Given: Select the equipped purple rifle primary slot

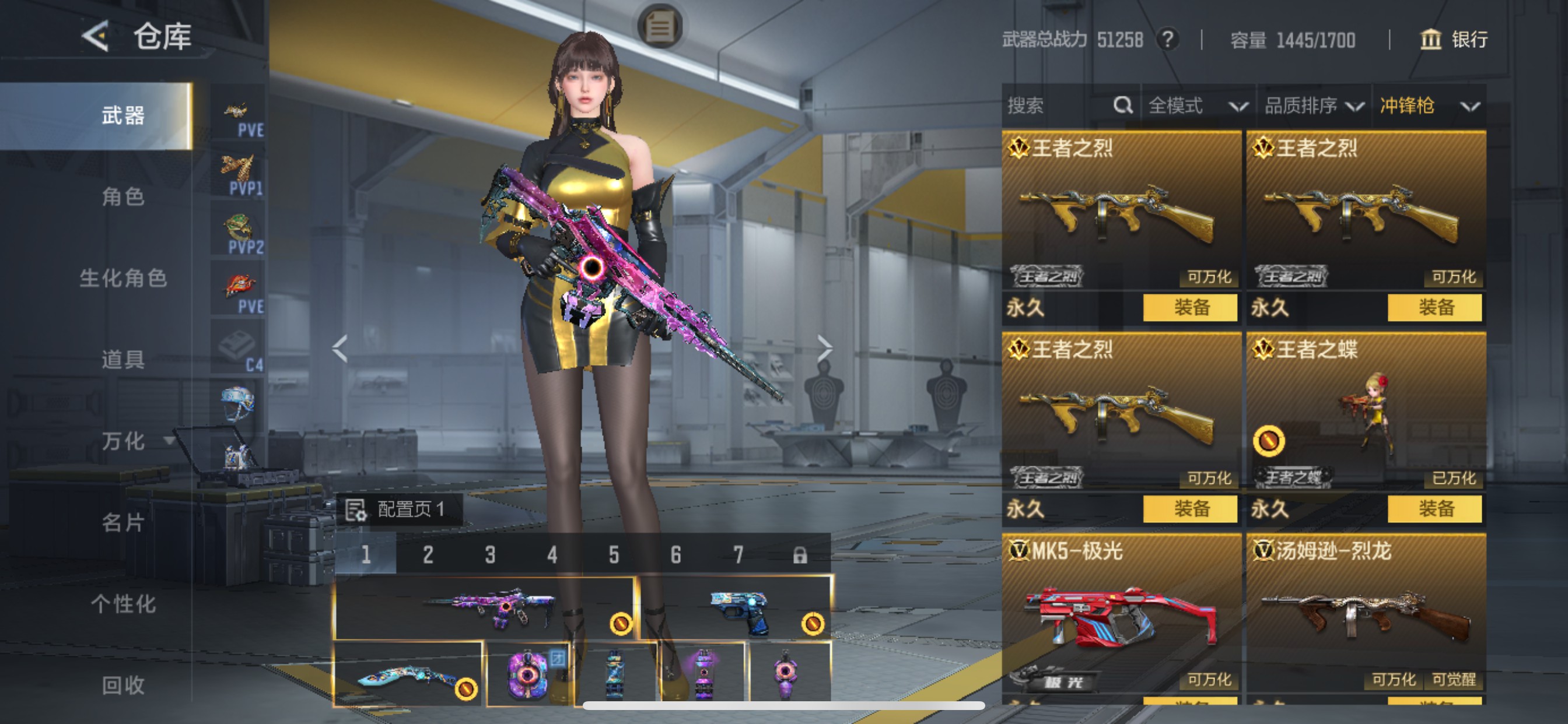Looking at the screenshot, I should click(x=485, y=607).
